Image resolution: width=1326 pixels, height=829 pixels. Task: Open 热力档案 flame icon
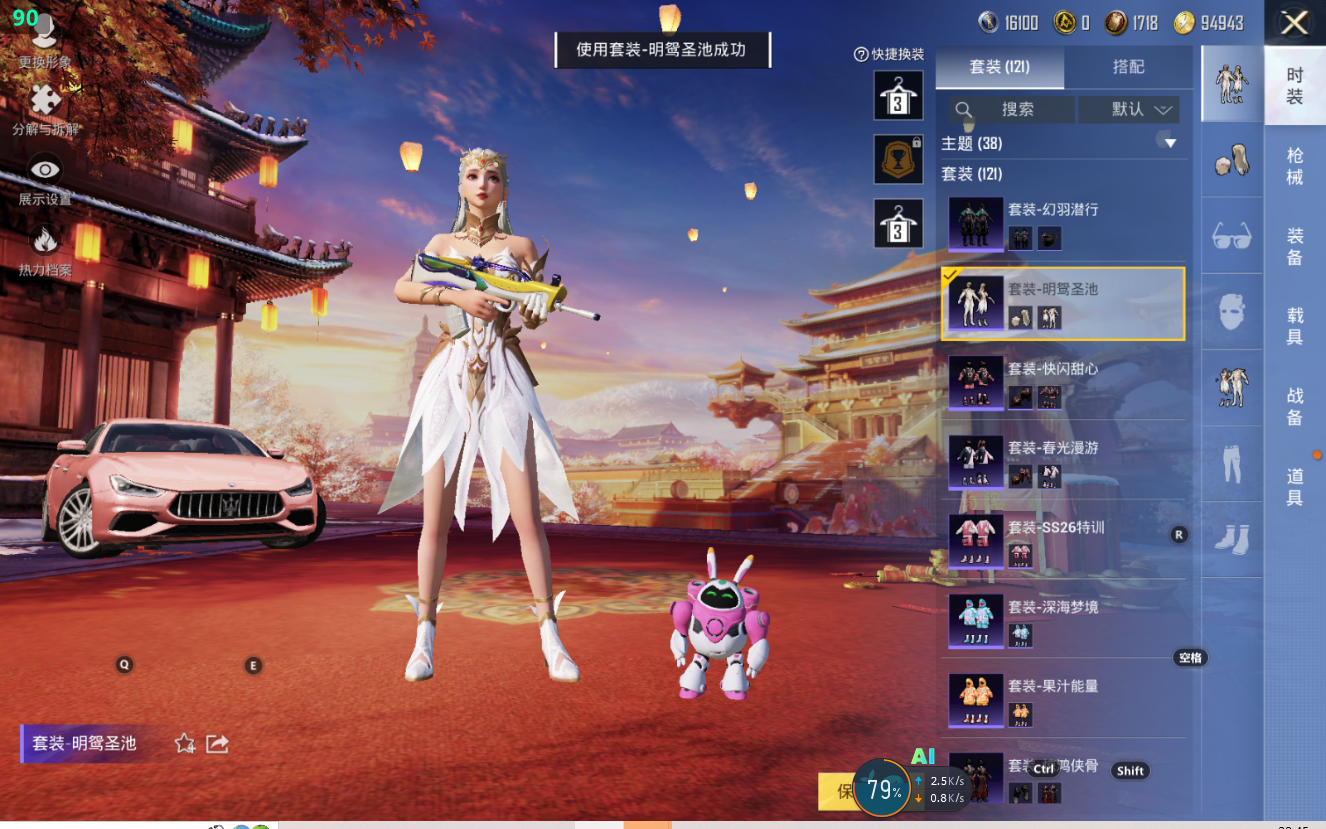pyautogui.click(x=45, y=241)
